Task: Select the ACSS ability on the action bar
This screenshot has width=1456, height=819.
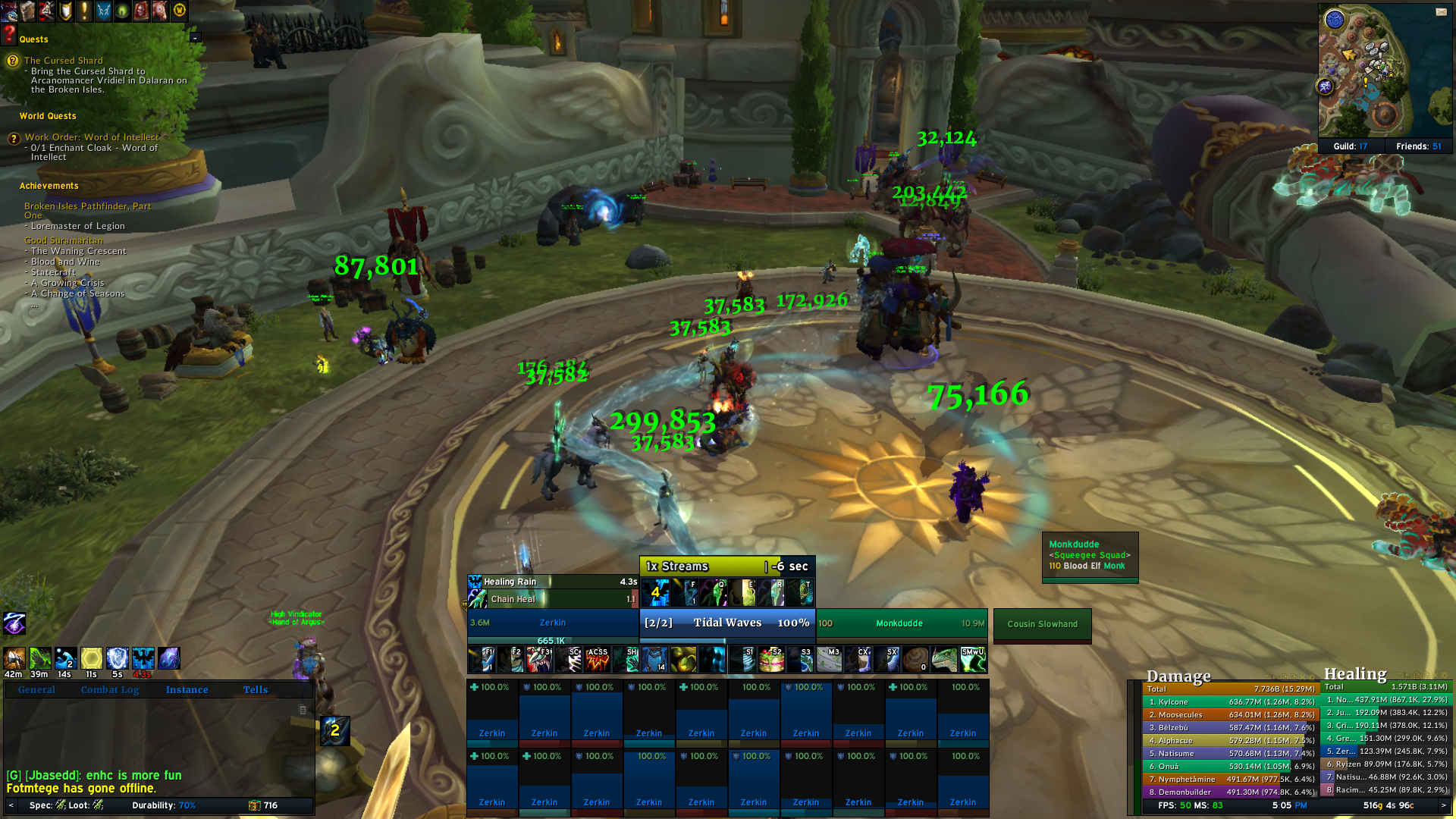Action: coord(598,658)
